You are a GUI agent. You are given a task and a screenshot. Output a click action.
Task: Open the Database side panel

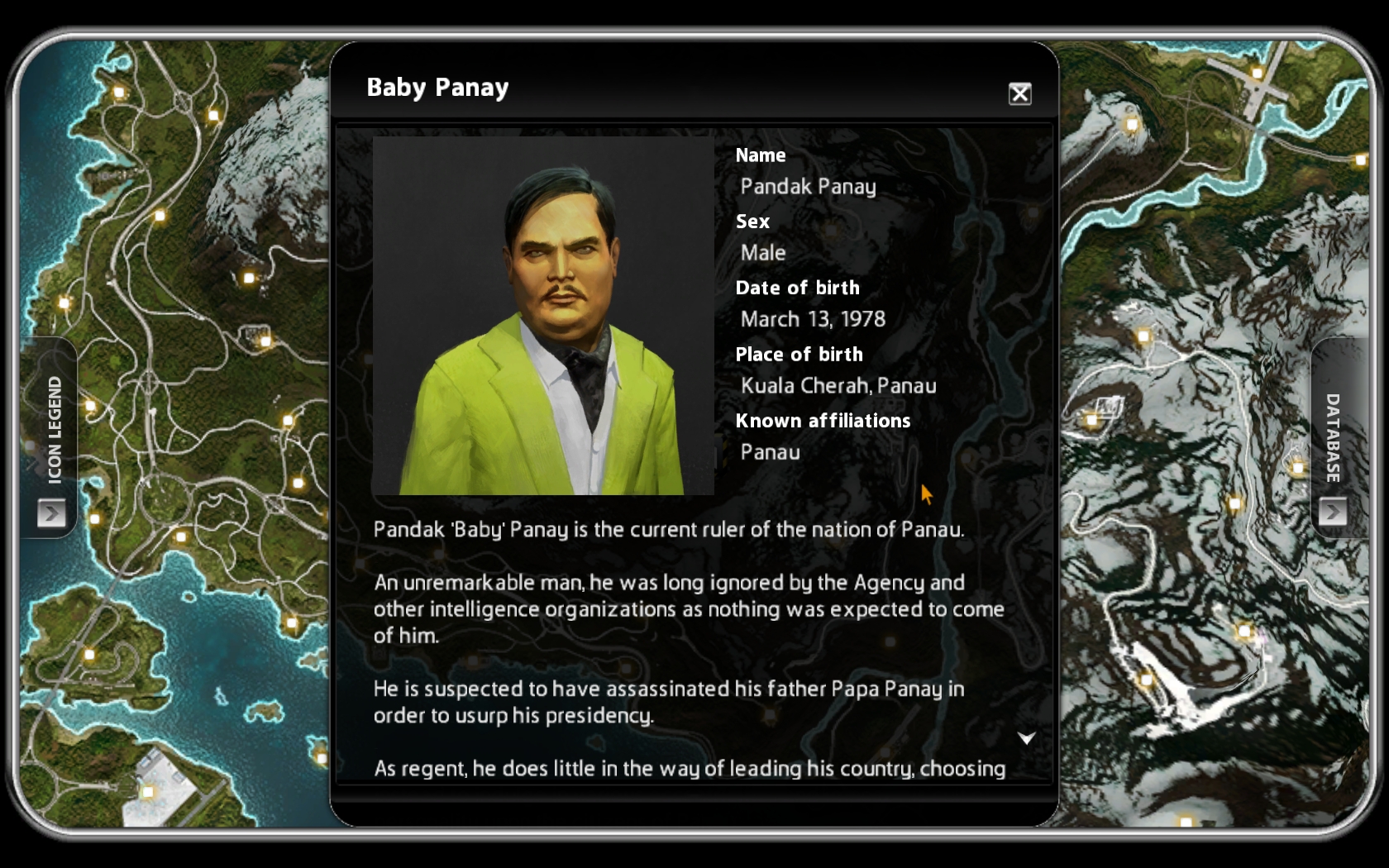[x=1332, y=512]
